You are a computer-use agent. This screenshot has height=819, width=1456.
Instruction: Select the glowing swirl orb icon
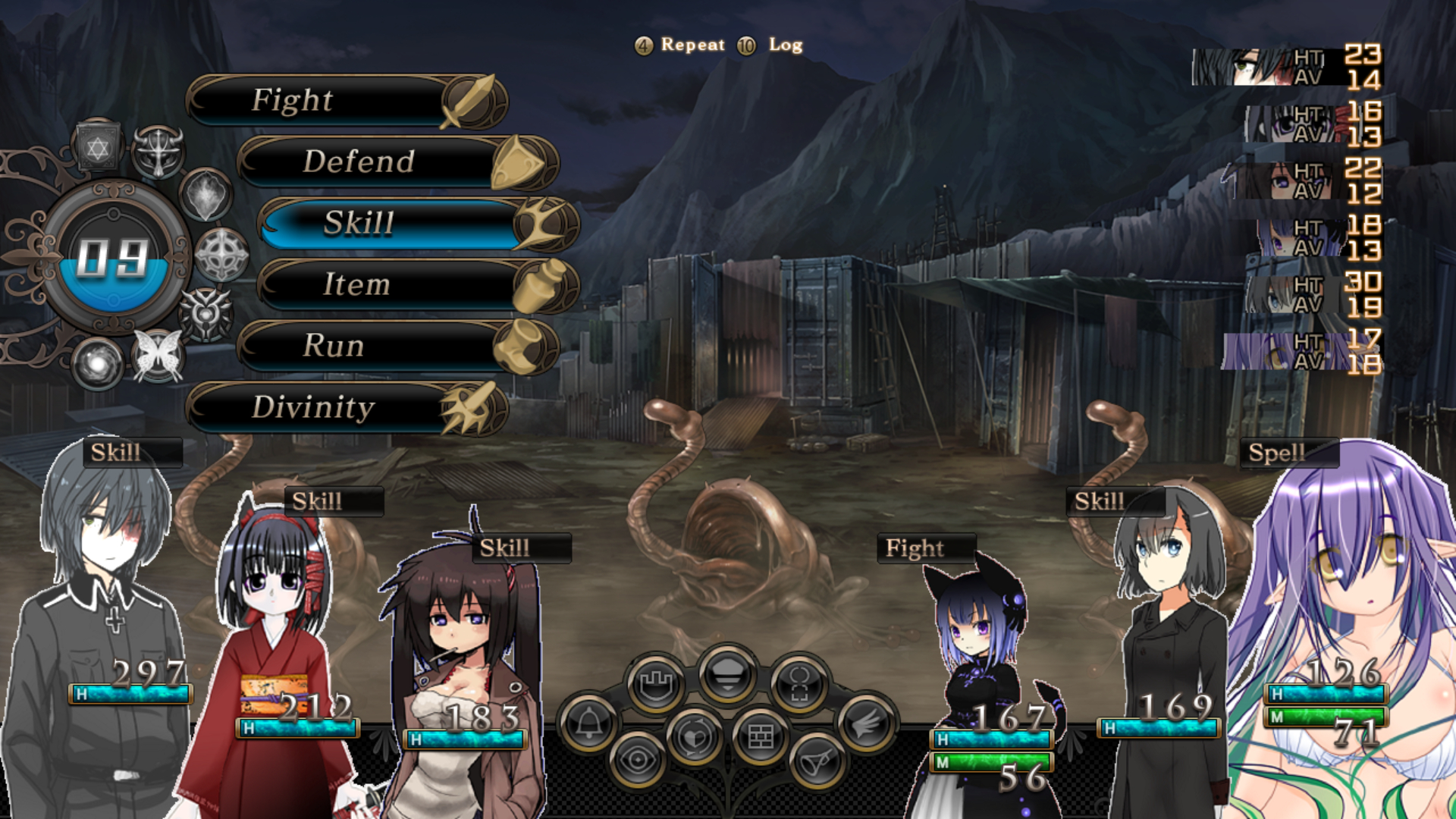[x=97, y=364]
